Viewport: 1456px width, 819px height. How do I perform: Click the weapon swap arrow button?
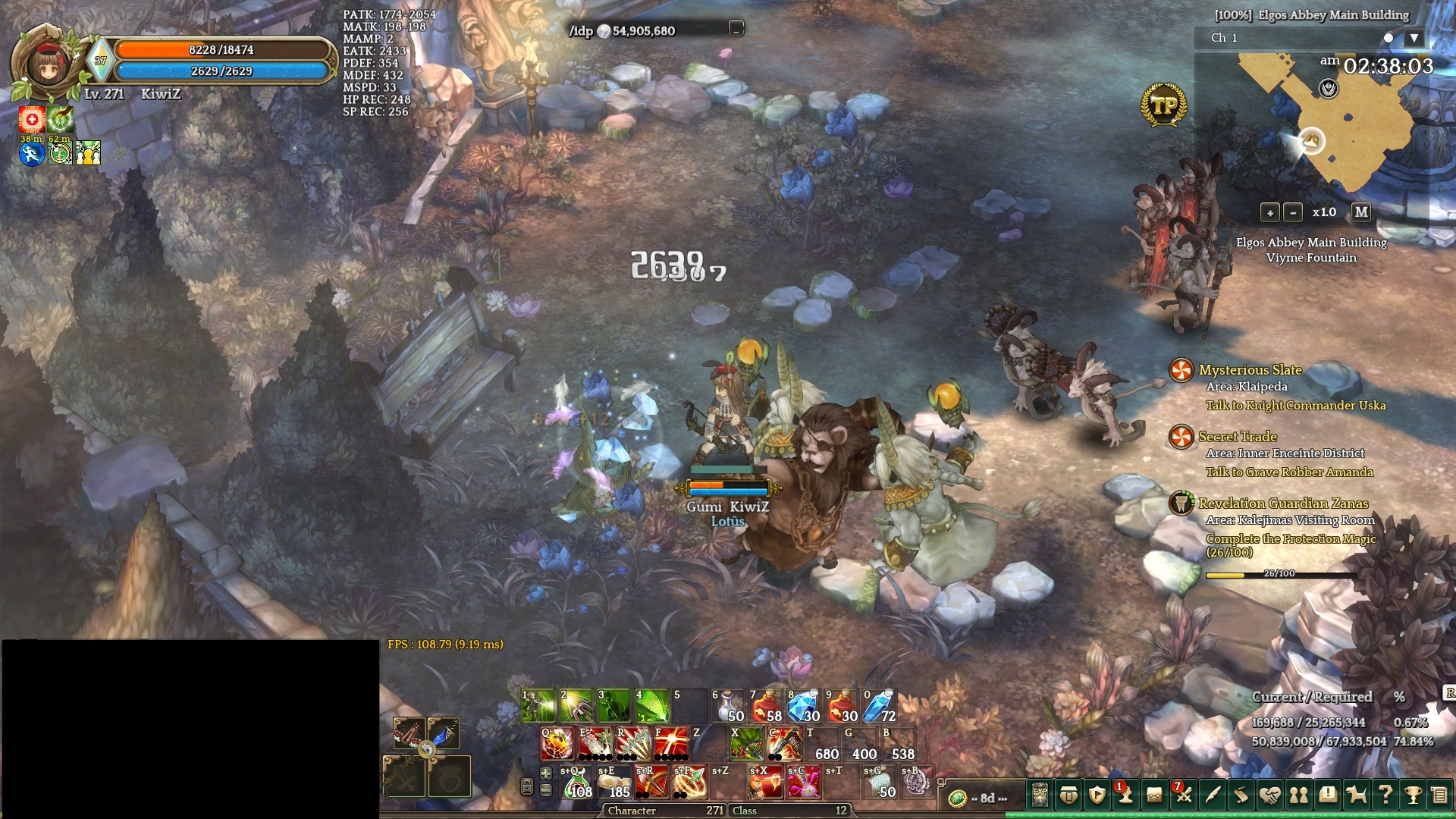(x=427, y=750)
